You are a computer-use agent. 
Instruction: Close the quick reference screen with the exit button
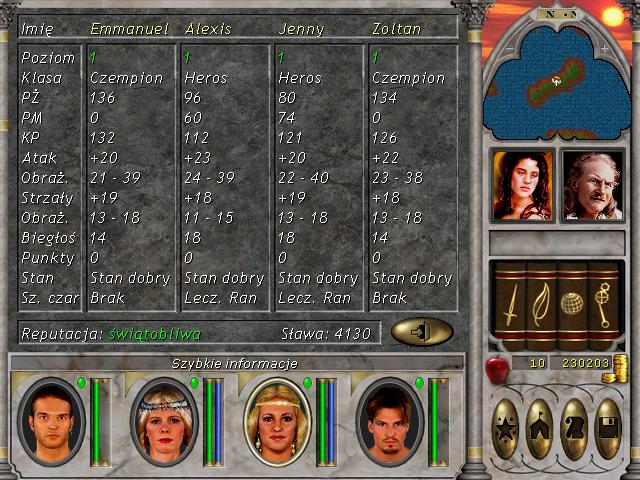coord(421,332)
